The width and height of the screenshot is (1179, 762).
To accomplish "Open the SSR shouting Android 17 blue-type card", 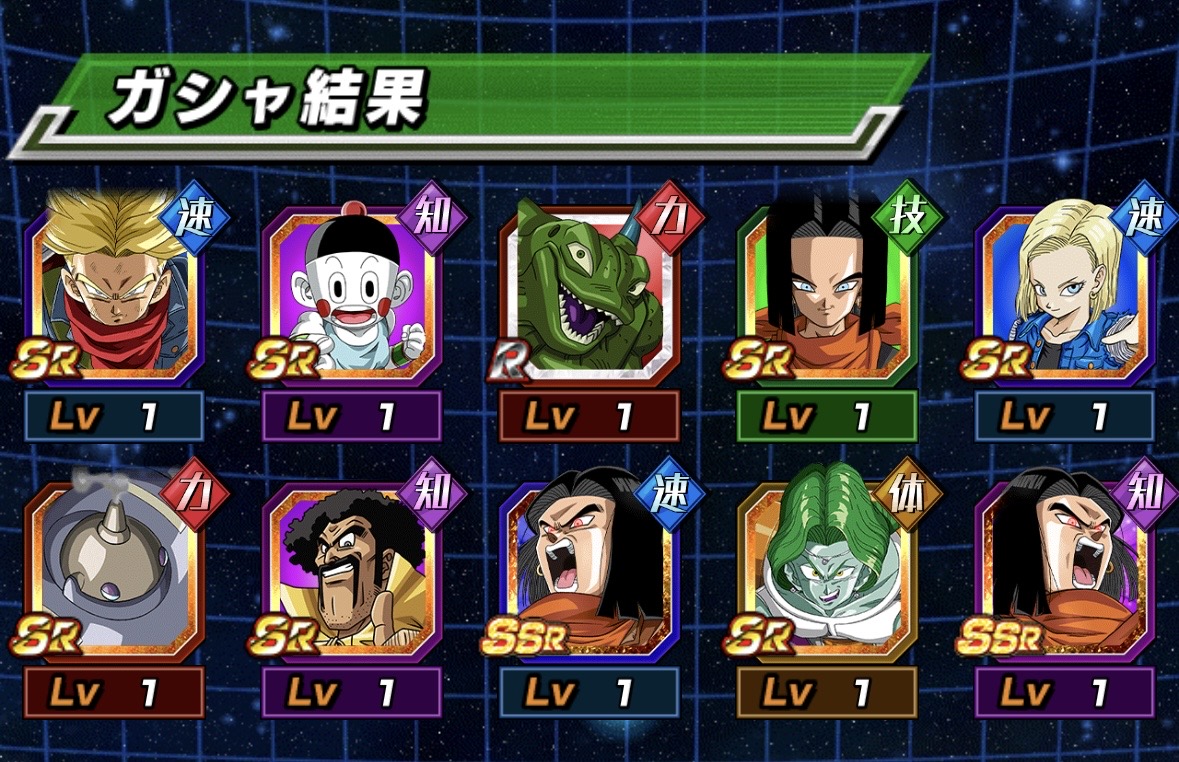I will coord(589,570).
